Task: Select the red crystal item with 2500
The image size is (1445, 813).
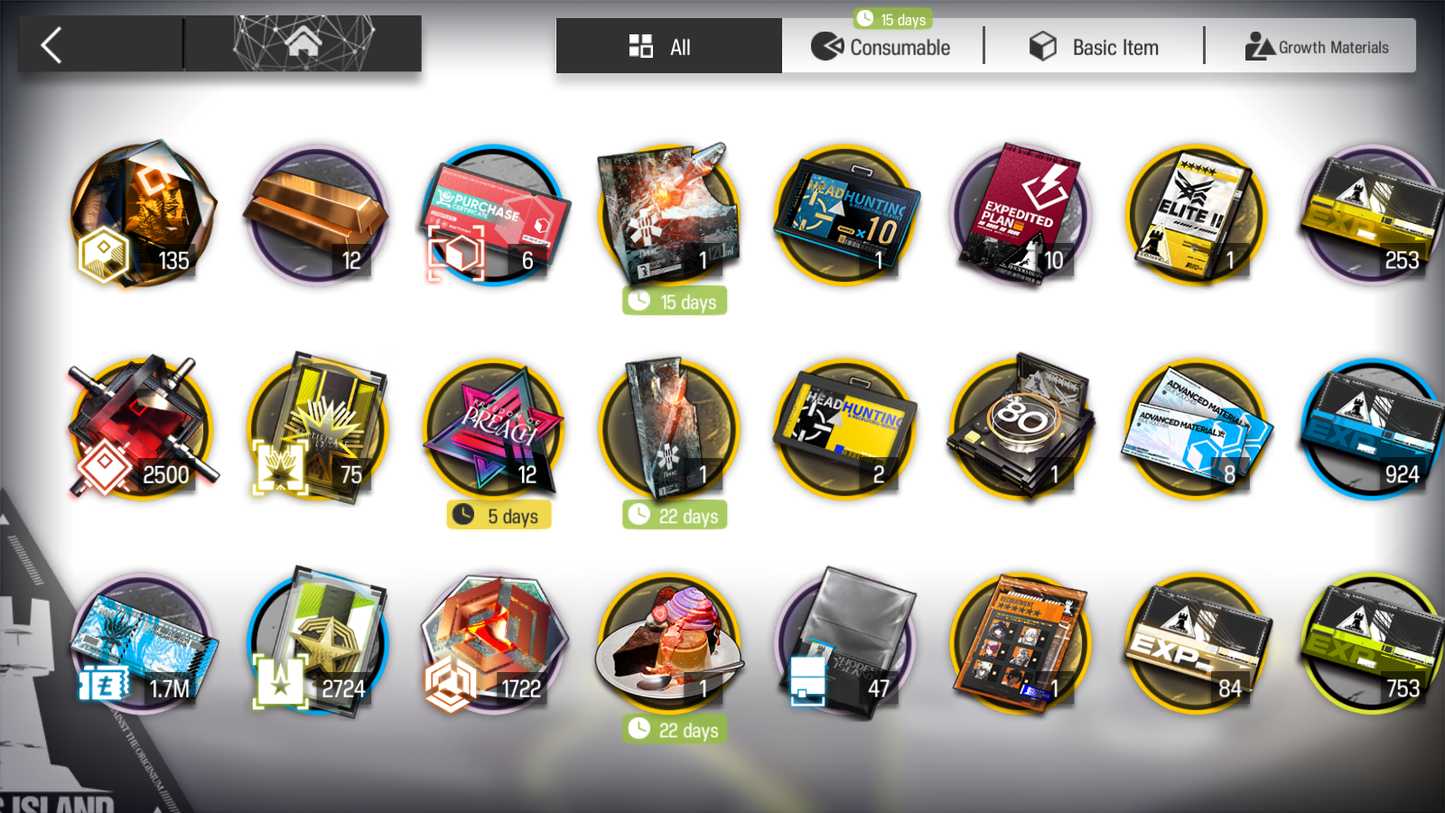Action: (x=142, y=429)
